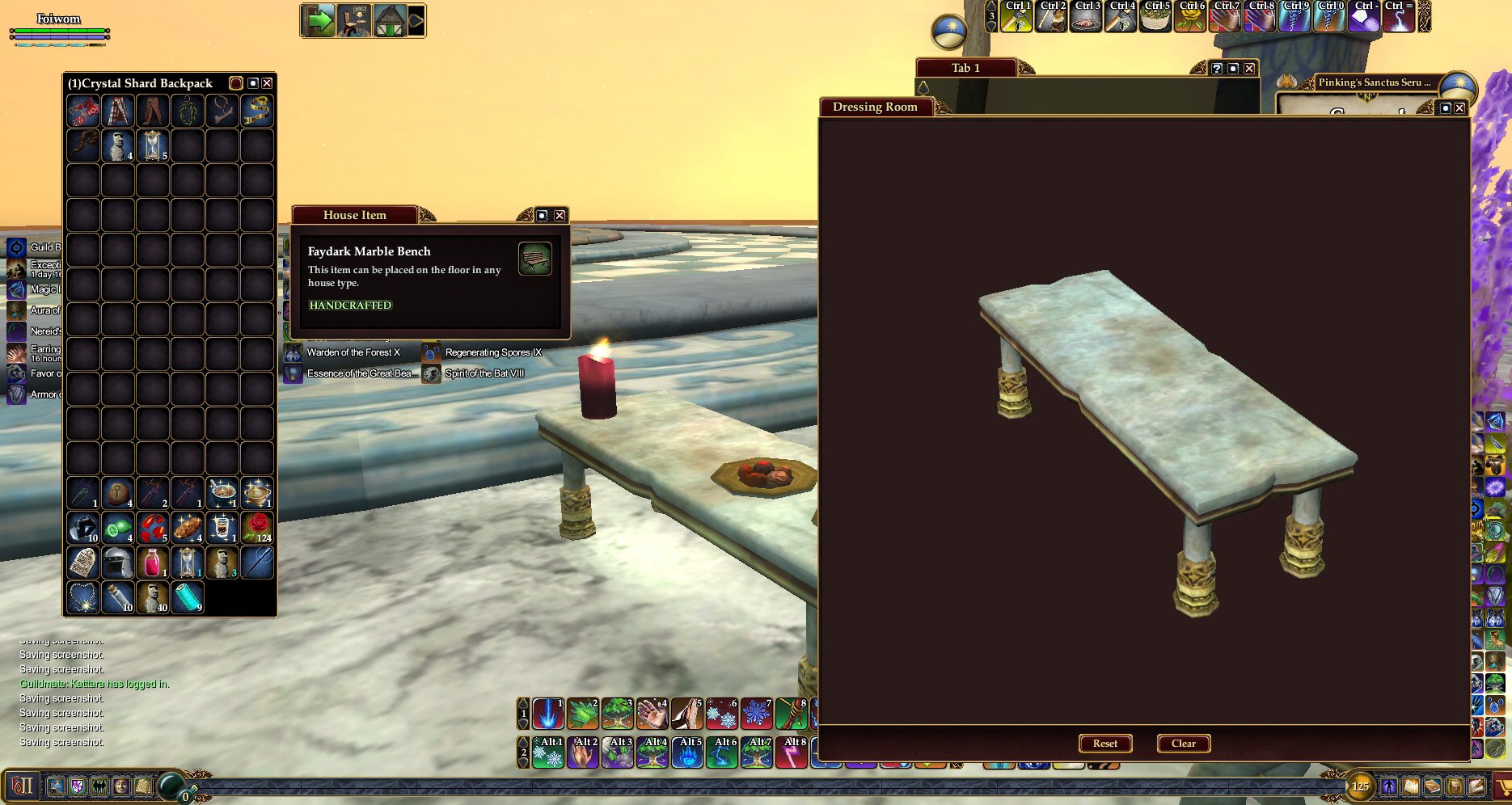The image size is (1512, 805).
Task: Clear the Dressing Room preview
Action: 1183,744
